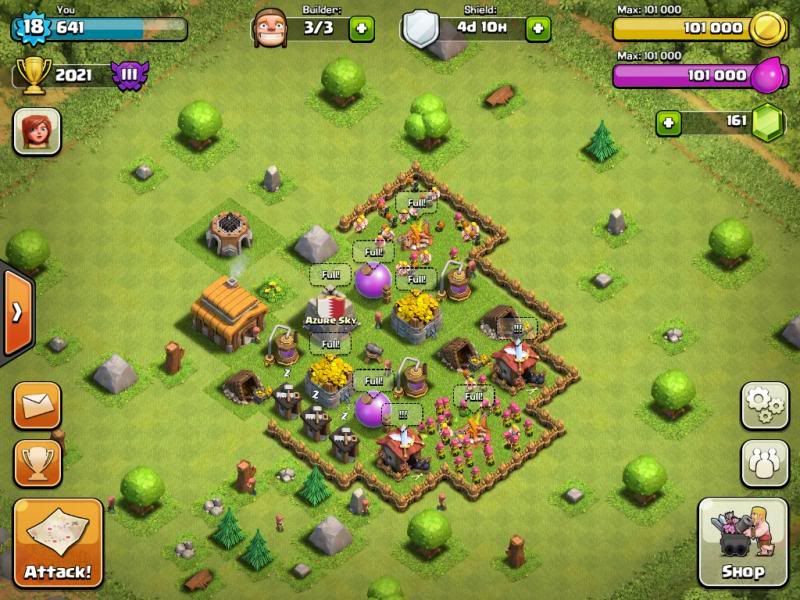Open the settings gears button

click(764, 405)
